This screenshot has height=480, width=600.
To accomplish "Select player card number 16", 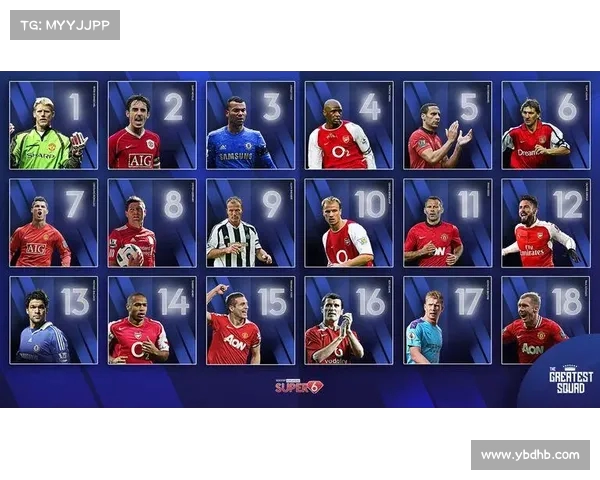I will pyautogui.click(x=349, y=320).
